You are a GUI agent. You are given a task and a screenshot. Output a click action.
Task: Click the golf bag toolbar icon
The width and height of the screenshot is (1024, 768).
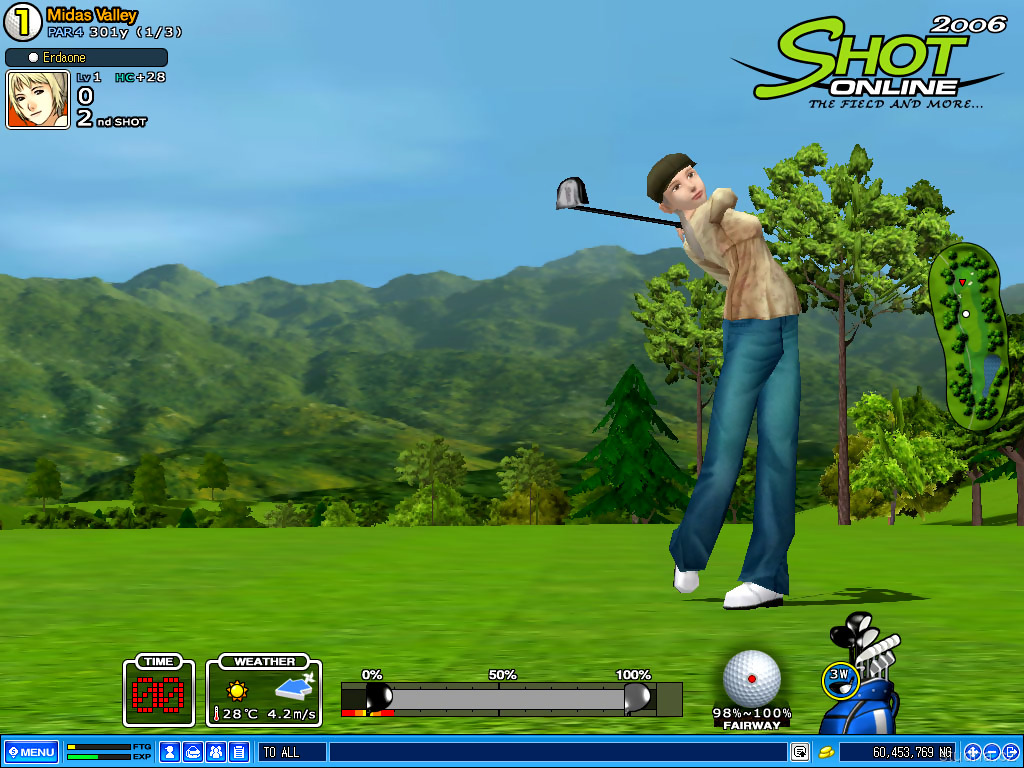coord(193,752)
